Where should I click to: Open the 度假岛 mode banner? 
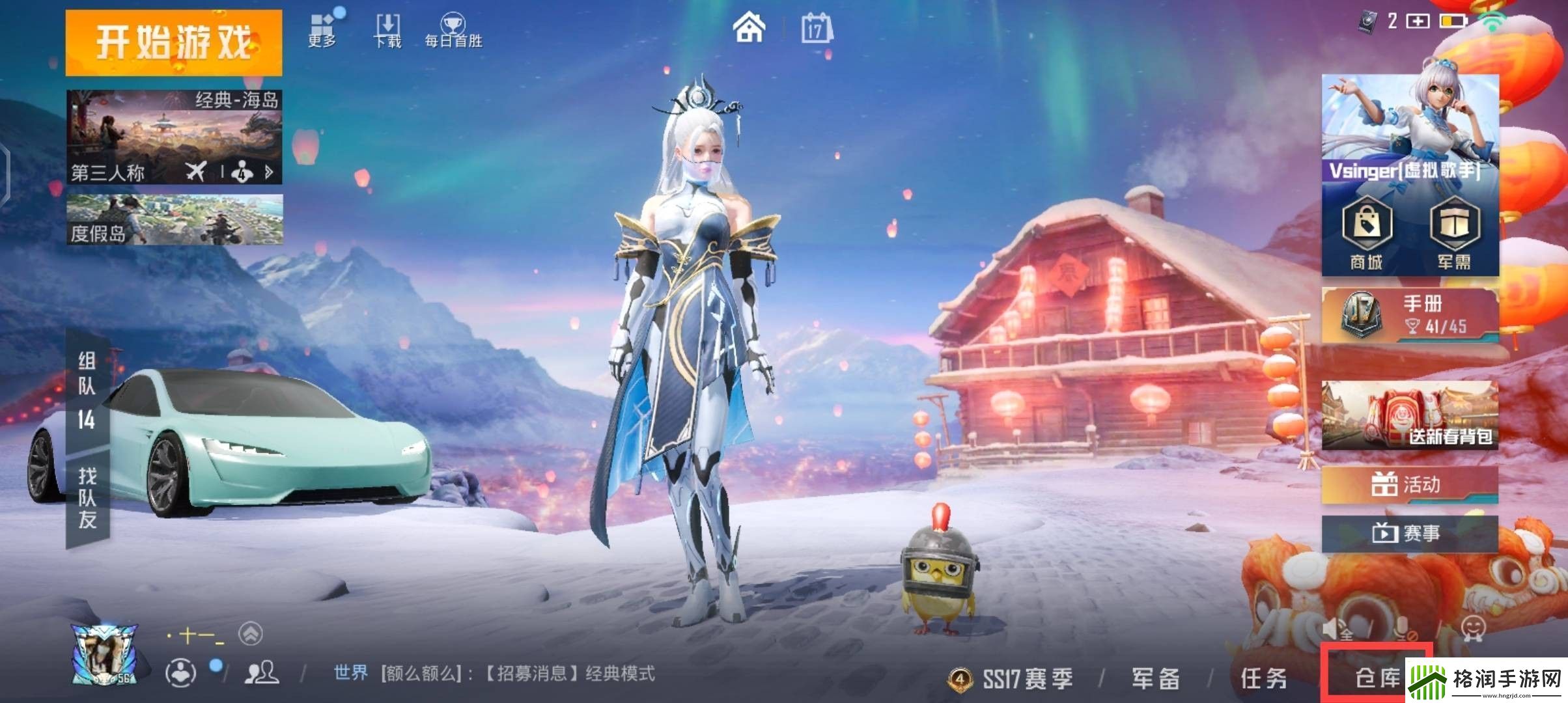click(174, 219)
